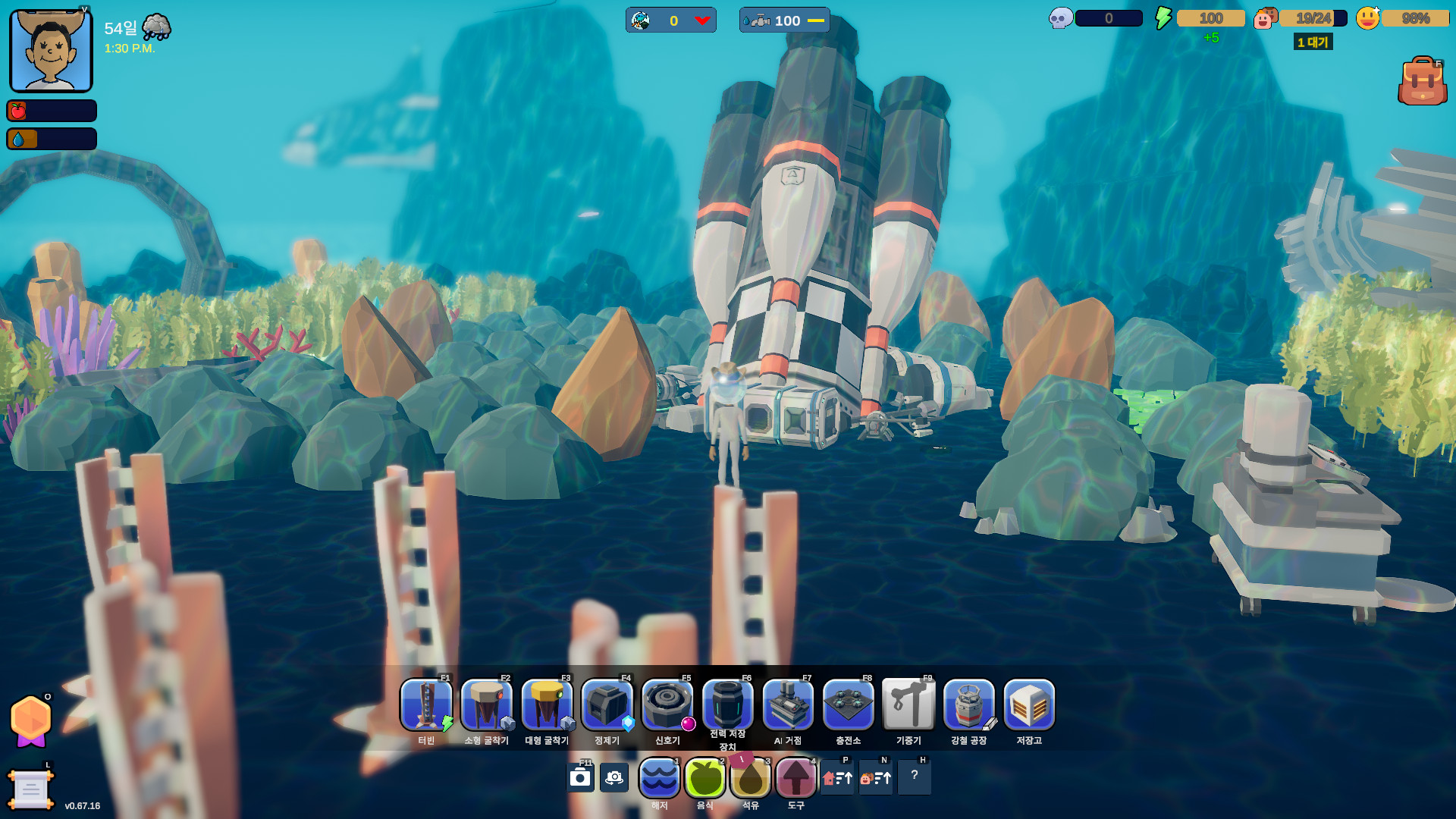Viewport: 1456px width, 819px height.
Task: Click the player character portrait
Action: coord(51,51)
